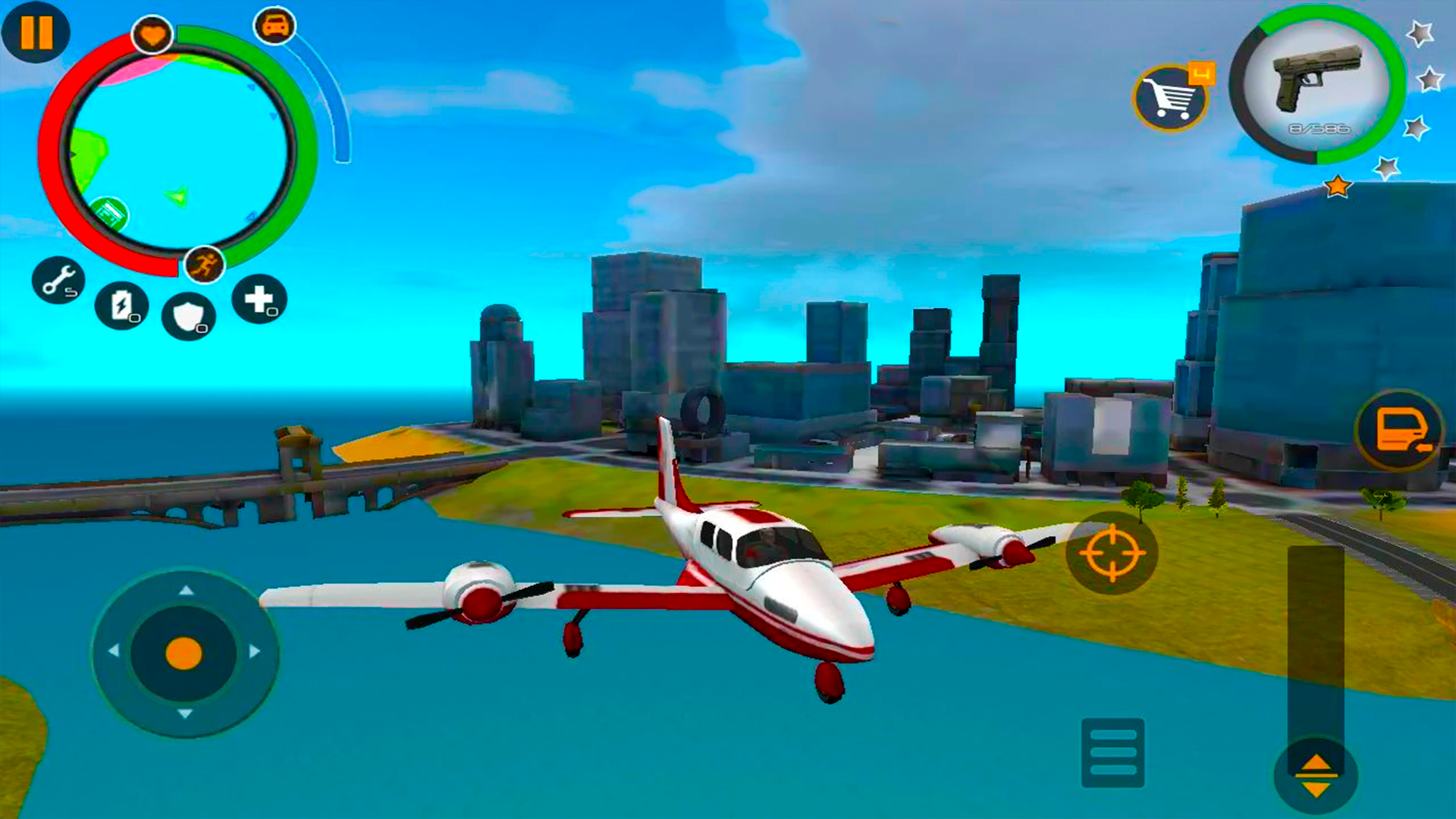Tap the heart icon above the minimap
The height and width of the screenshot is (819, 1456).
click(154, 33)
